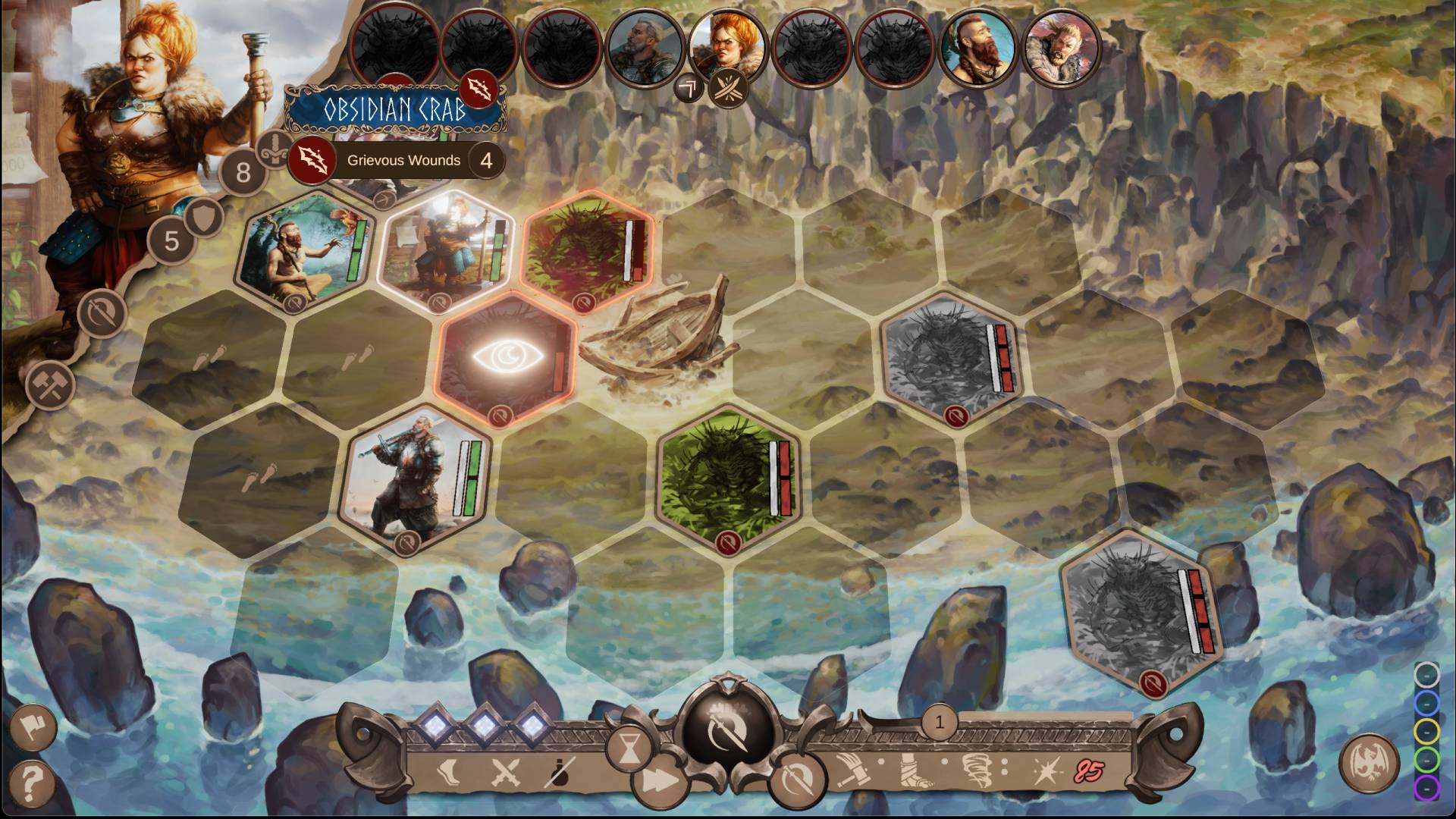Open the help question mark button
The width and height of the screenshot is (1456, 819).
[32, 781]
